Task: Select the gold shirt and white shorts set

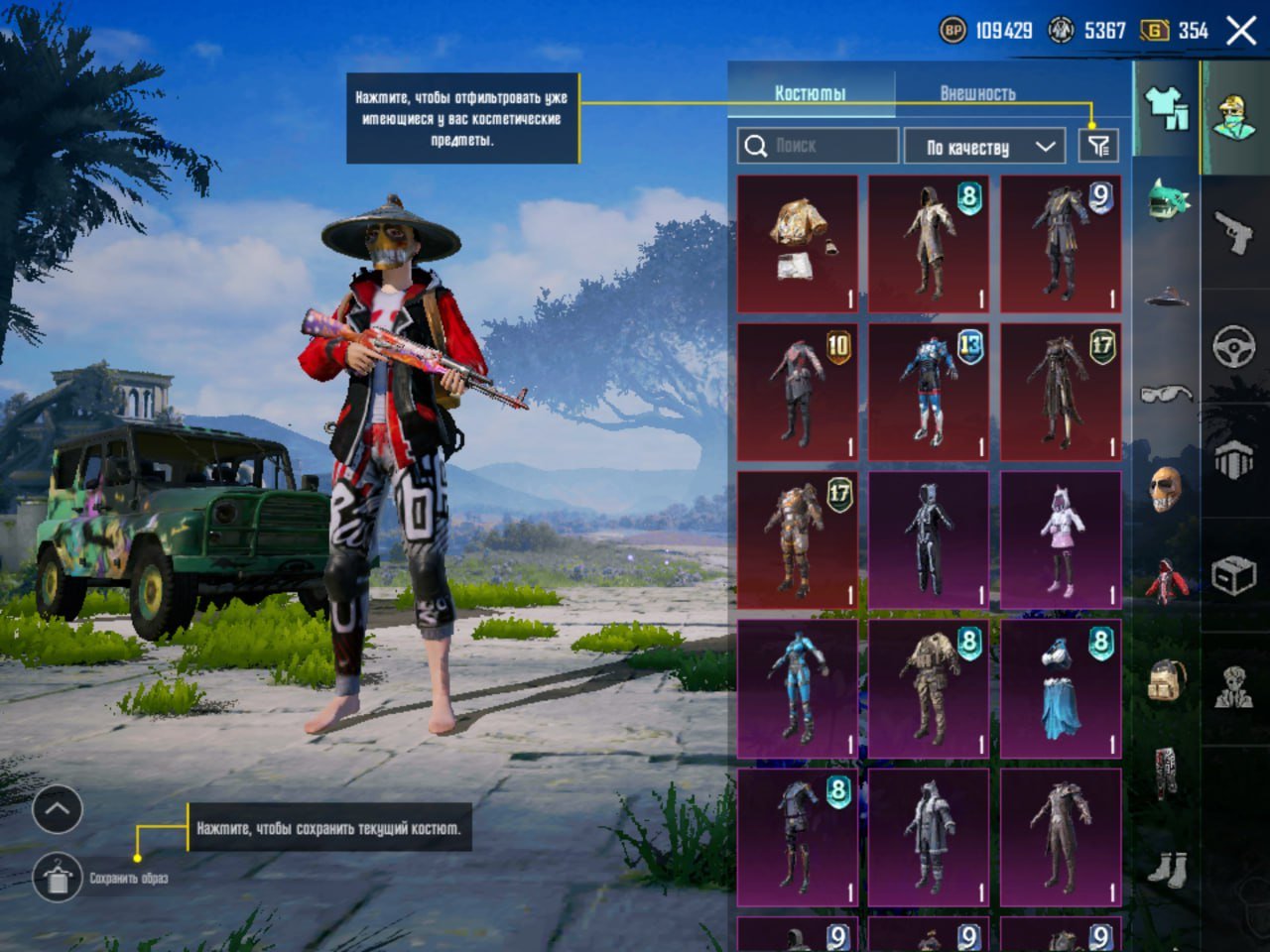Action: tap(798, 244)
